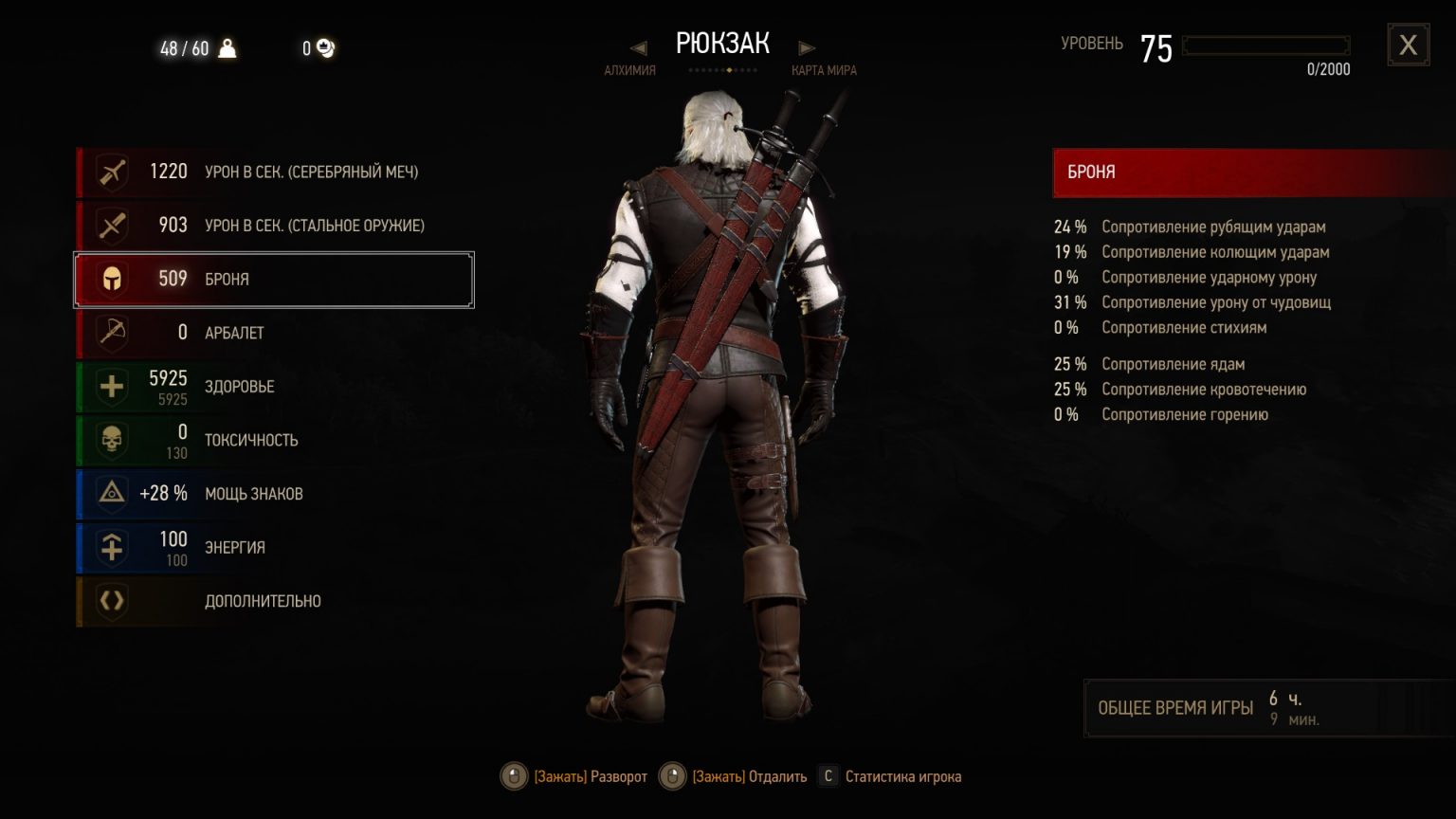The height and width of the screenshot is (819, 1456).
Task: Open Статистика игрока player statistics
Action: 901,777
